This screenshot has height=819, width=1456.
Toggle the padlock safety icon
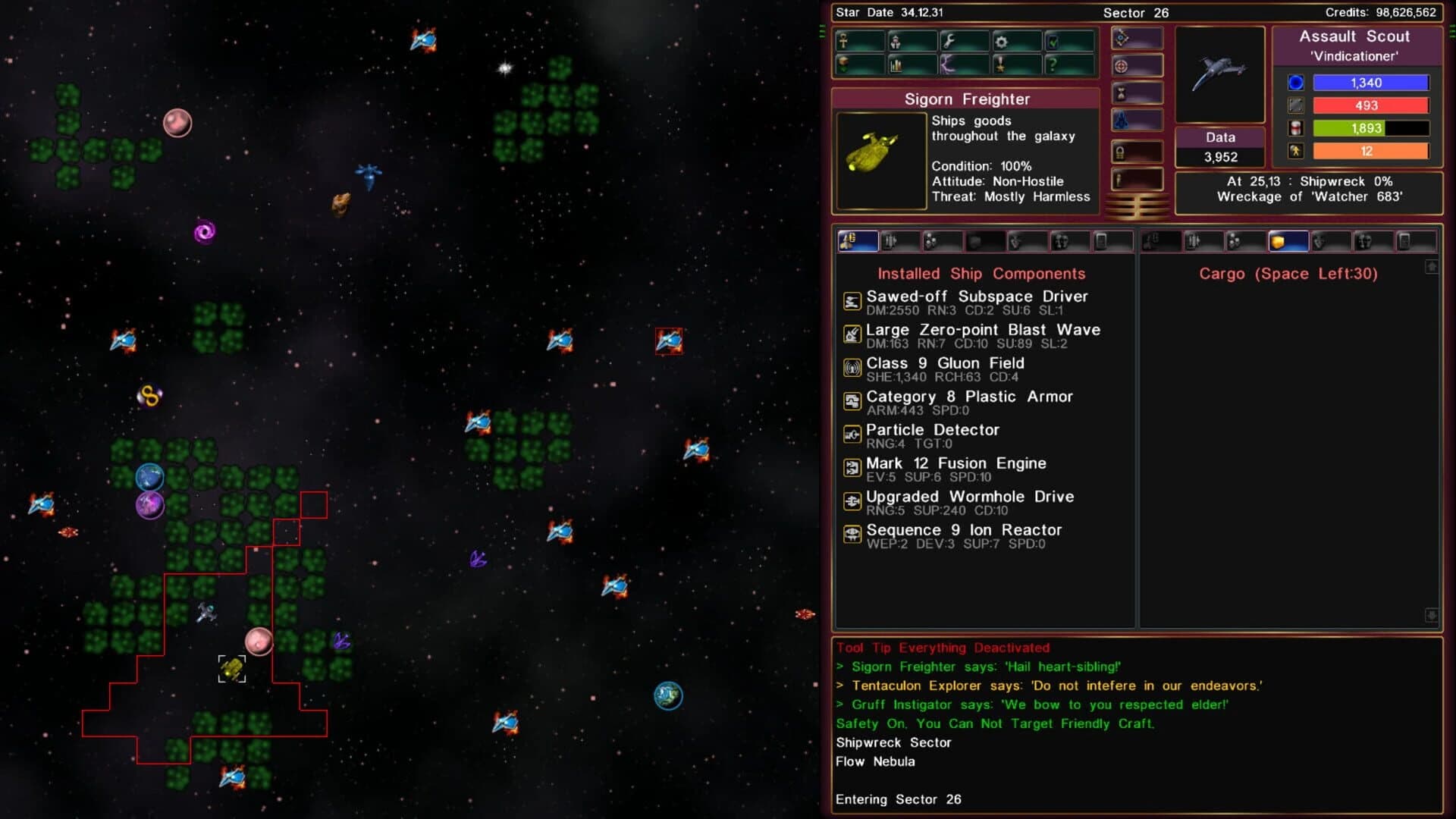pyautogui.click(x=1121, y=151)
